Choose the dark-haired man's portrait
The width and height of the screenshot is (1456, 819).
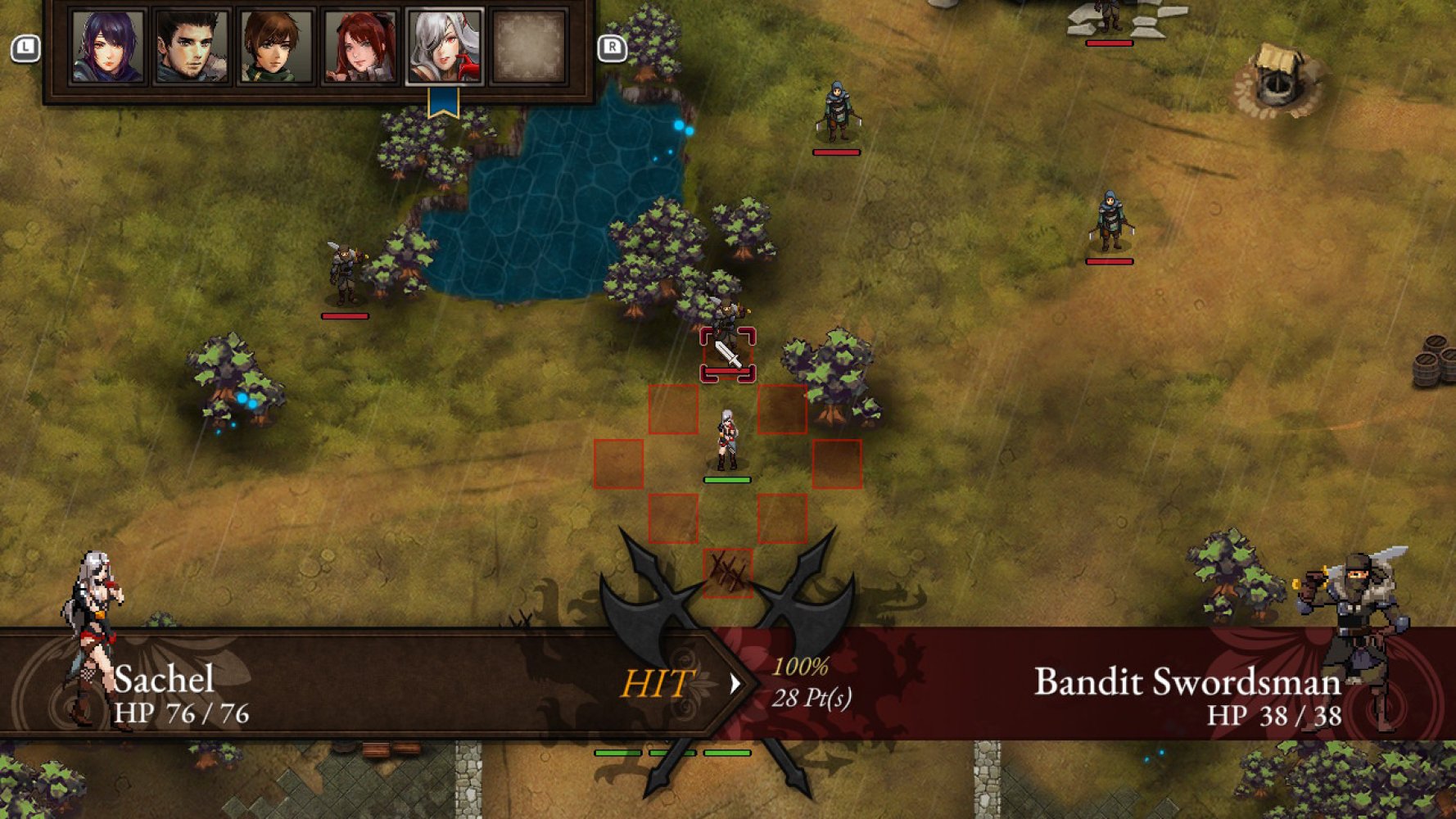tap(191, 46)
